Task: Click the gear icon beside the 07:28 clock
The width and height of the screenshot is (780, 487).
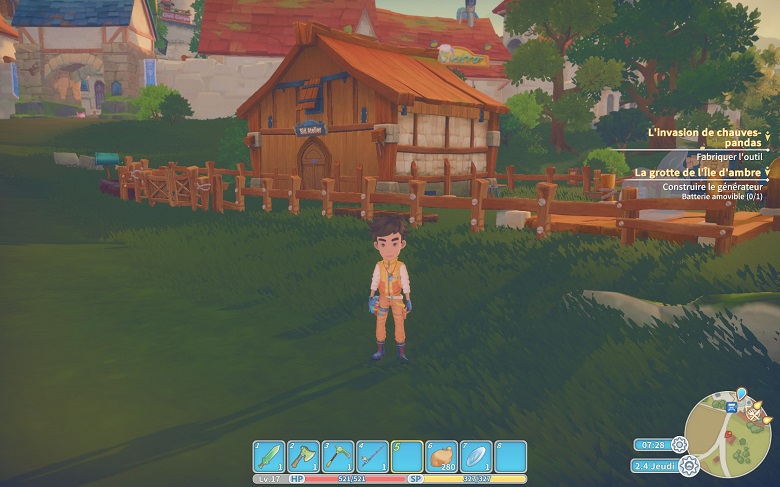Action: coord(680,444)
